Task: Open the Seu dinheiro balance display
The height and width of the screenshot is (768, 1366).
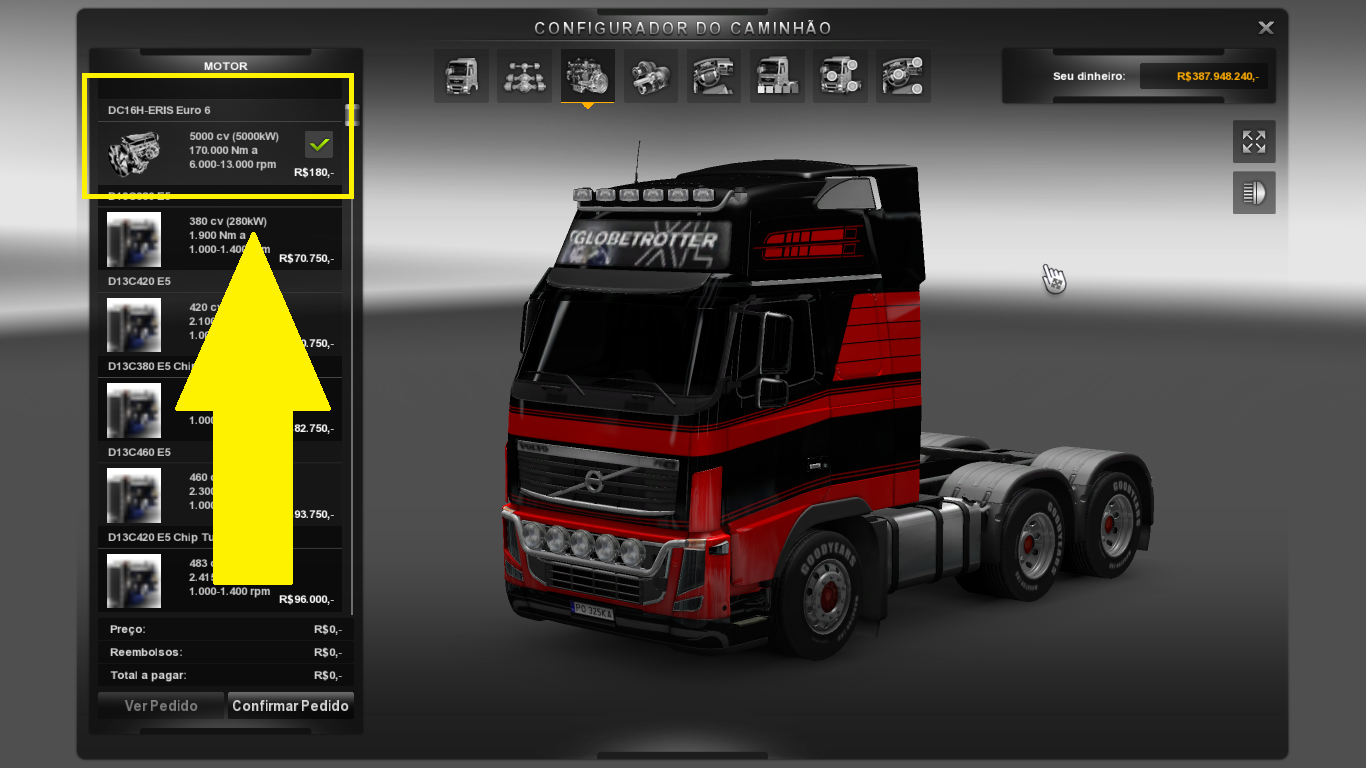Action: point(1138,75)
